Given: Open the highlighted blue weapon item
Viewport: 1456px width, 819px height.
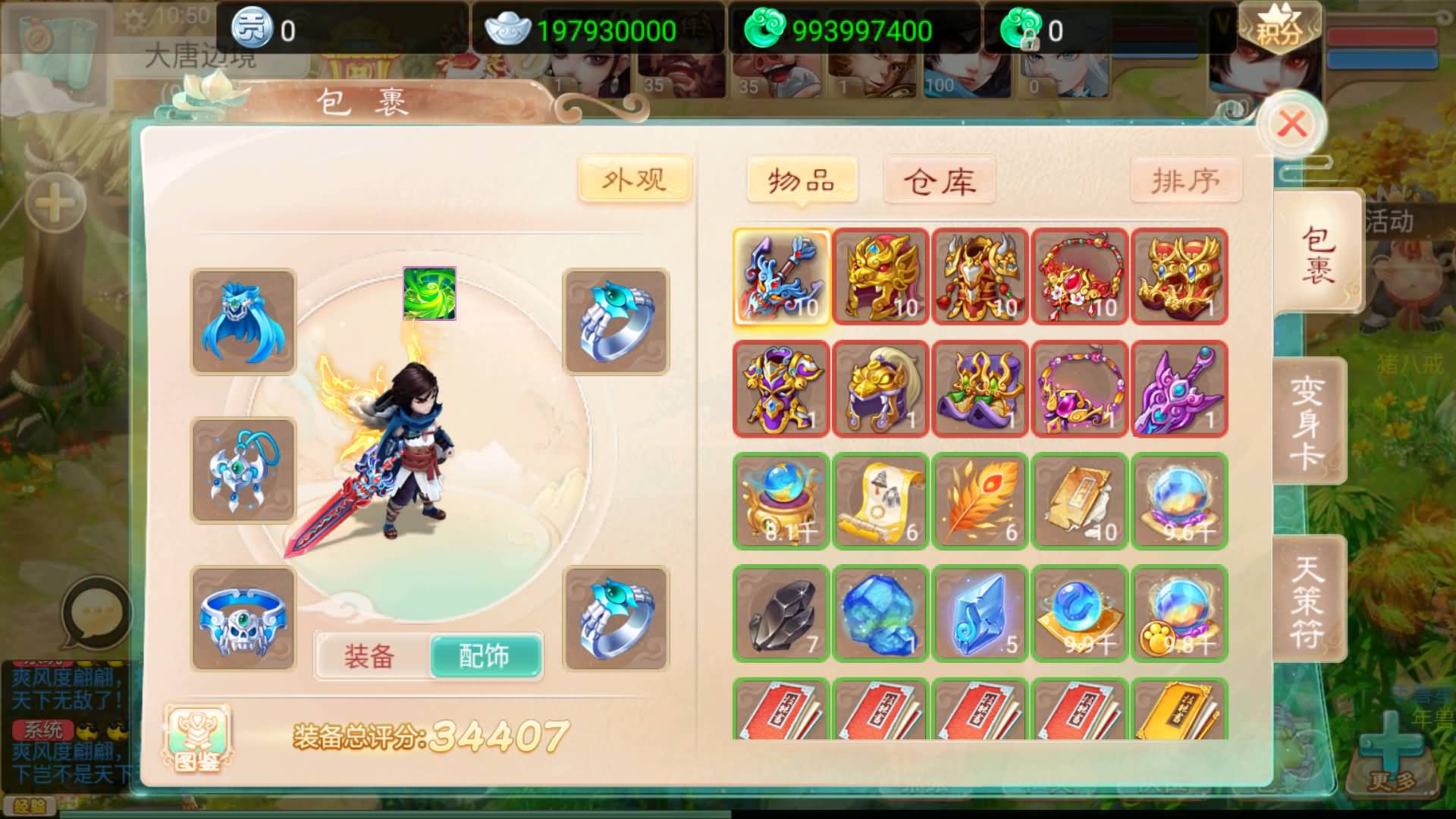Looking at the screenshot, I should click(780, 276).
